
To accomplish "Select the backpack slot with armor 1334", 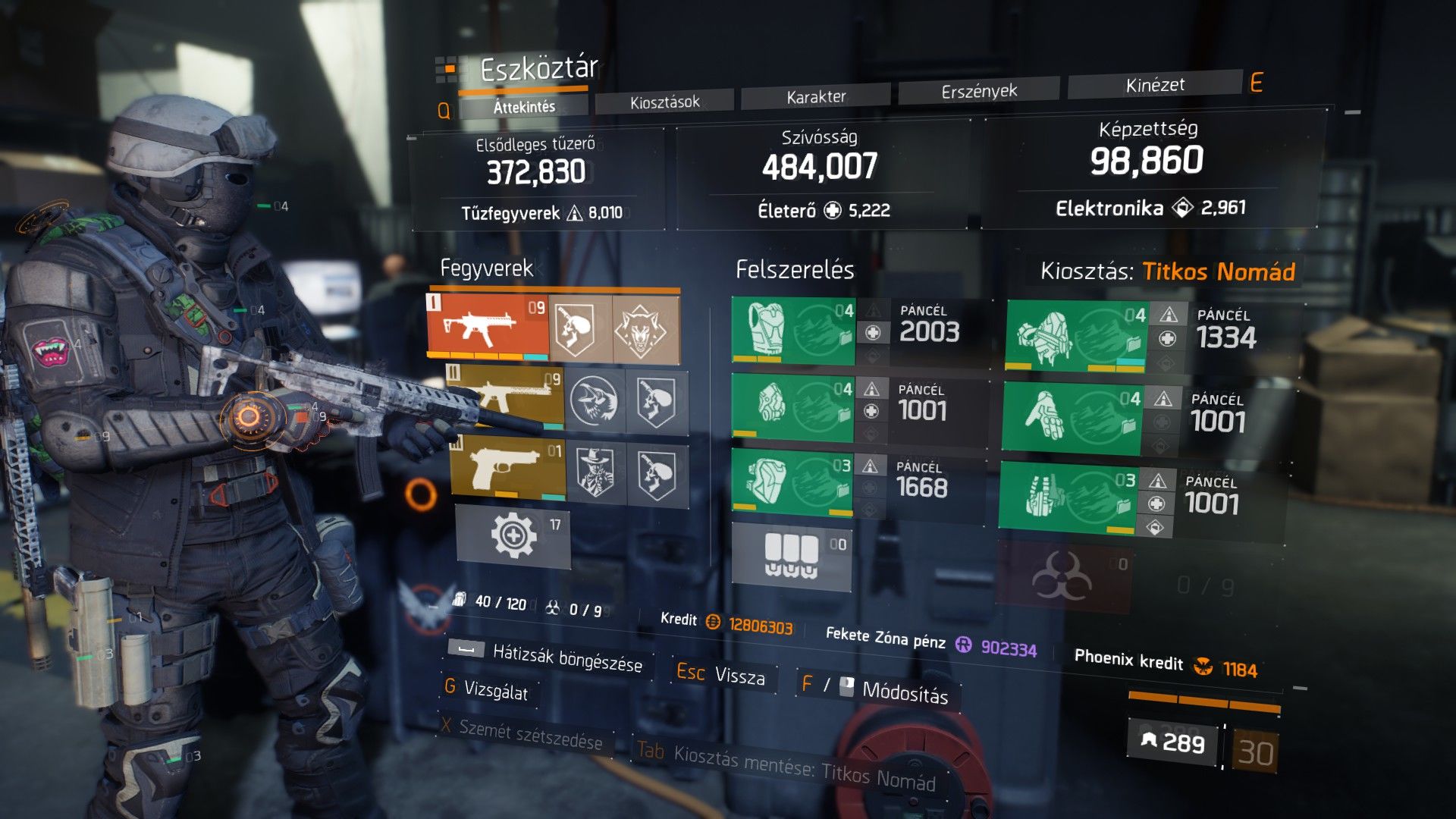I will click(1076, 336).
